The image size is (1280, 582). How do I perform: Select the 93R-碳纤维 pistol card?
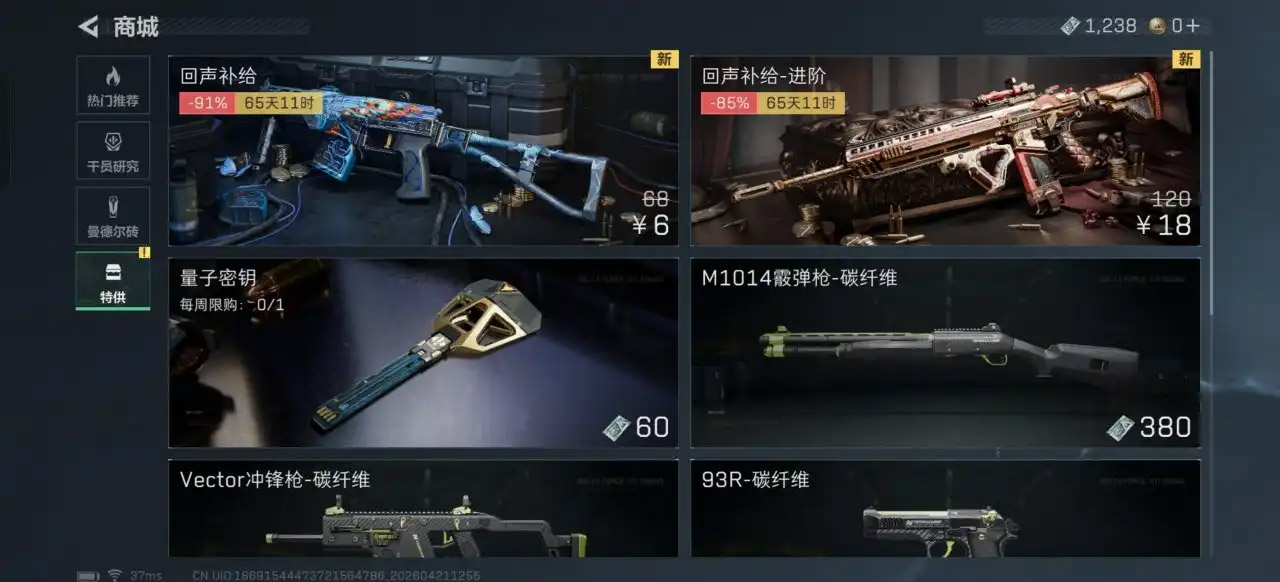point(945,509)
